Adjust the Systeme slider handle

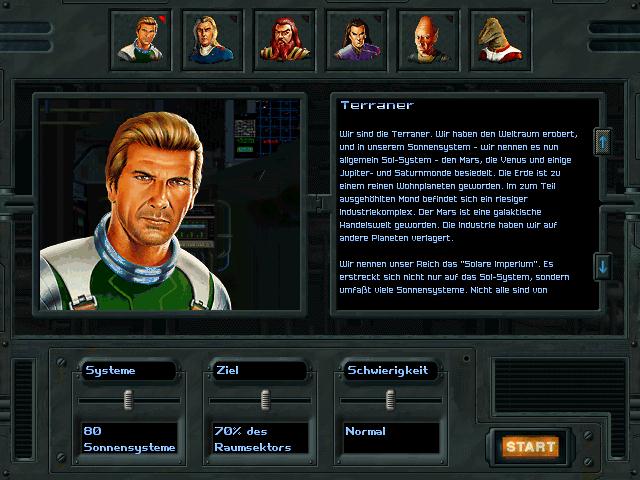coord(128,400)
